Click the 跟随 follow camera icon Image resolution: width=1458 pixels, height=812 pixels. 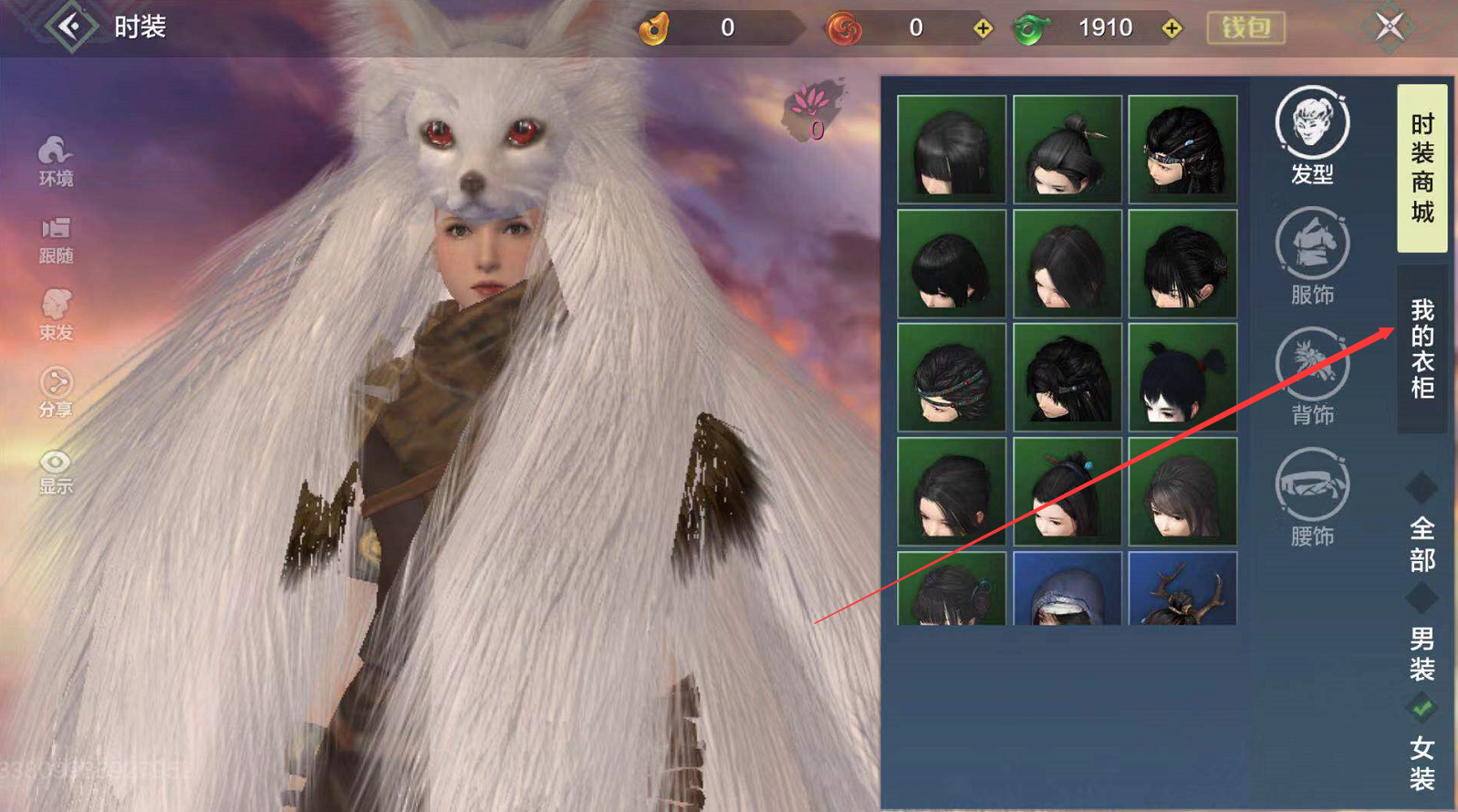click(56, 239)
